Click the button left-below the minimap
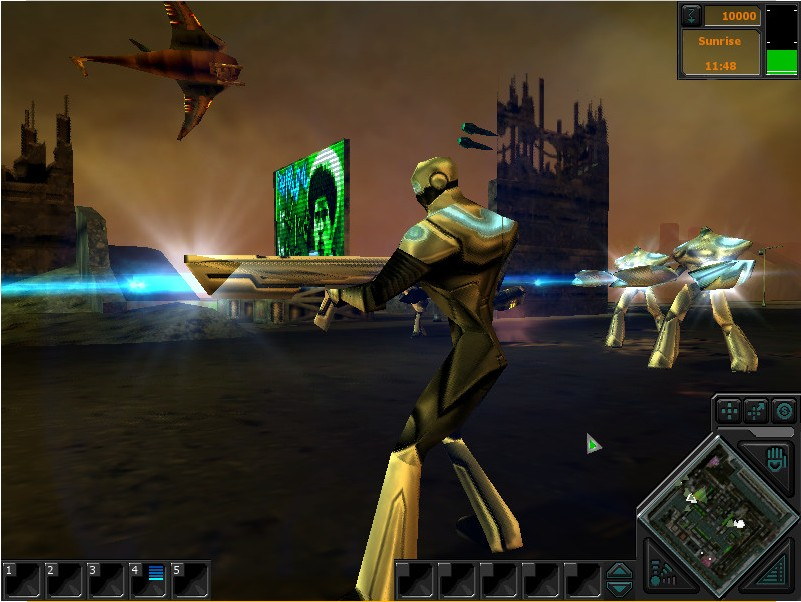This screenshot has width=801, height=602. (x=660, y=573)
